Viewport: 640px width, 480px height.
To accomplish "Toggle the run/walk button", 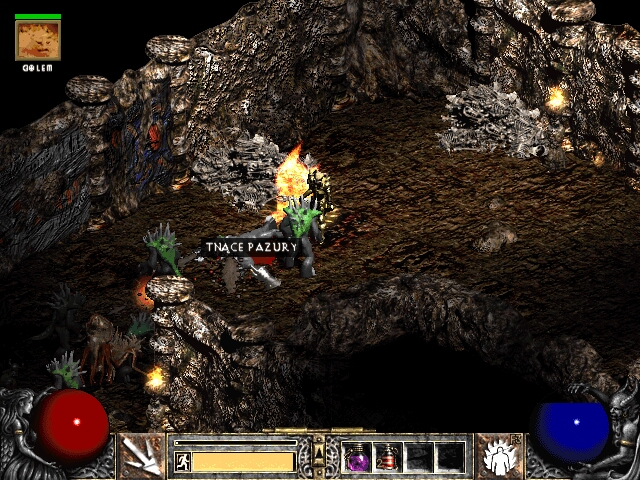I will [x=183, y=461].
